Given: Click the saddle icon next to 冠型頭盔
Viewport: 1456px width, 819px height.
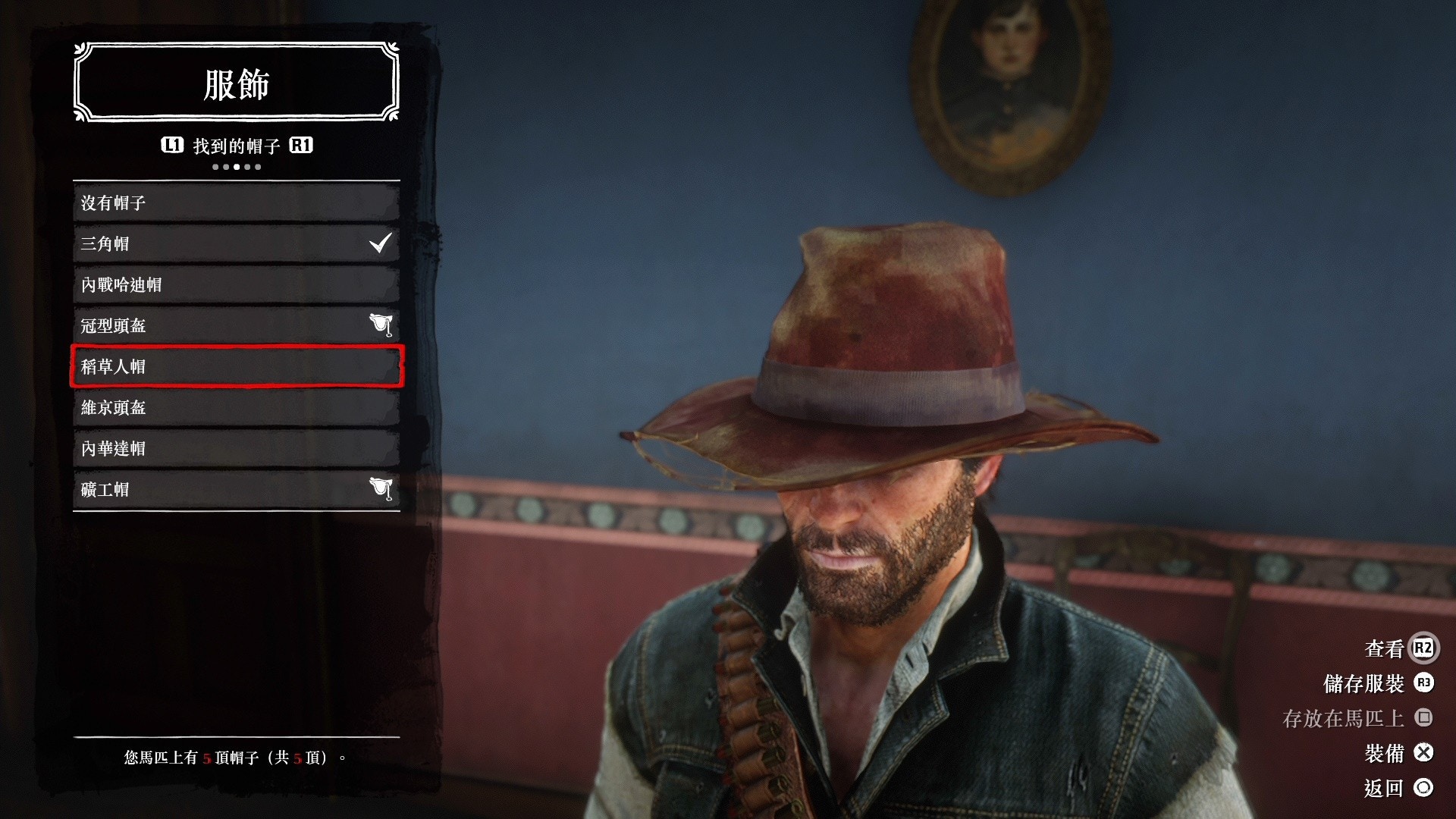Looking at the screenshot, I should pos(383,325).
